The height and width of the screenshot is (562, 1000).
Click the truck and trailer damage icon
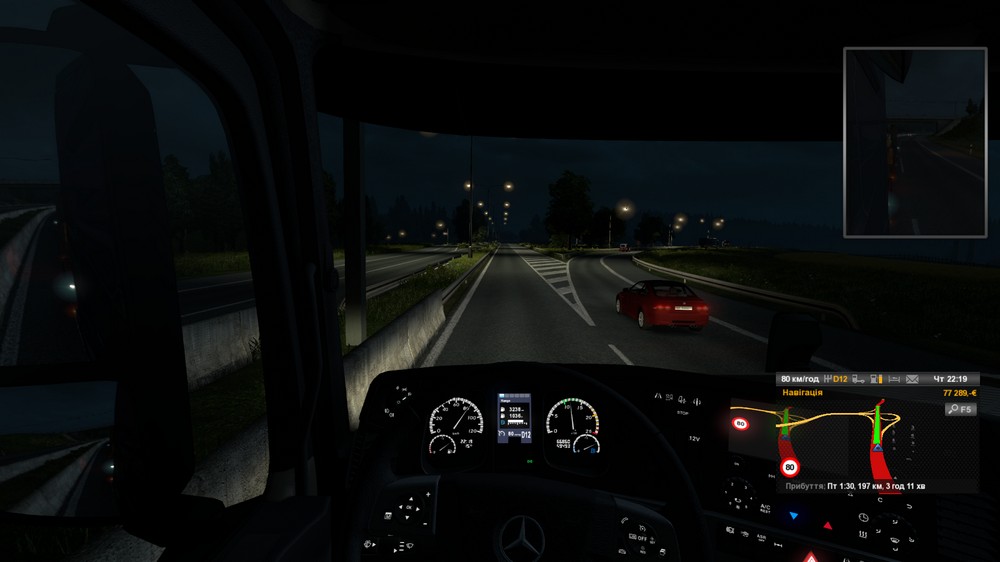(x=859, y=379)
